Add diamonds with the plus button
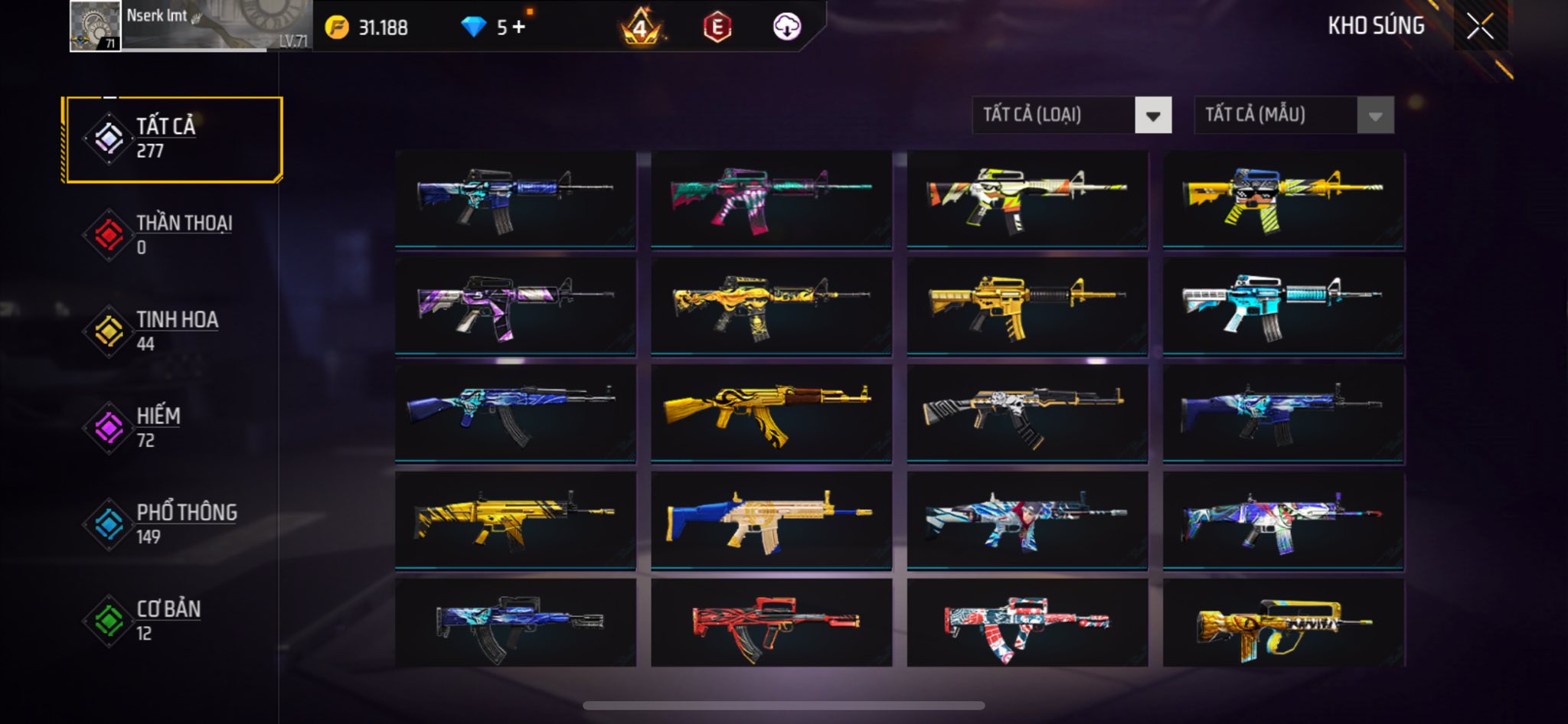1568x724 pixels. point(519,28)
